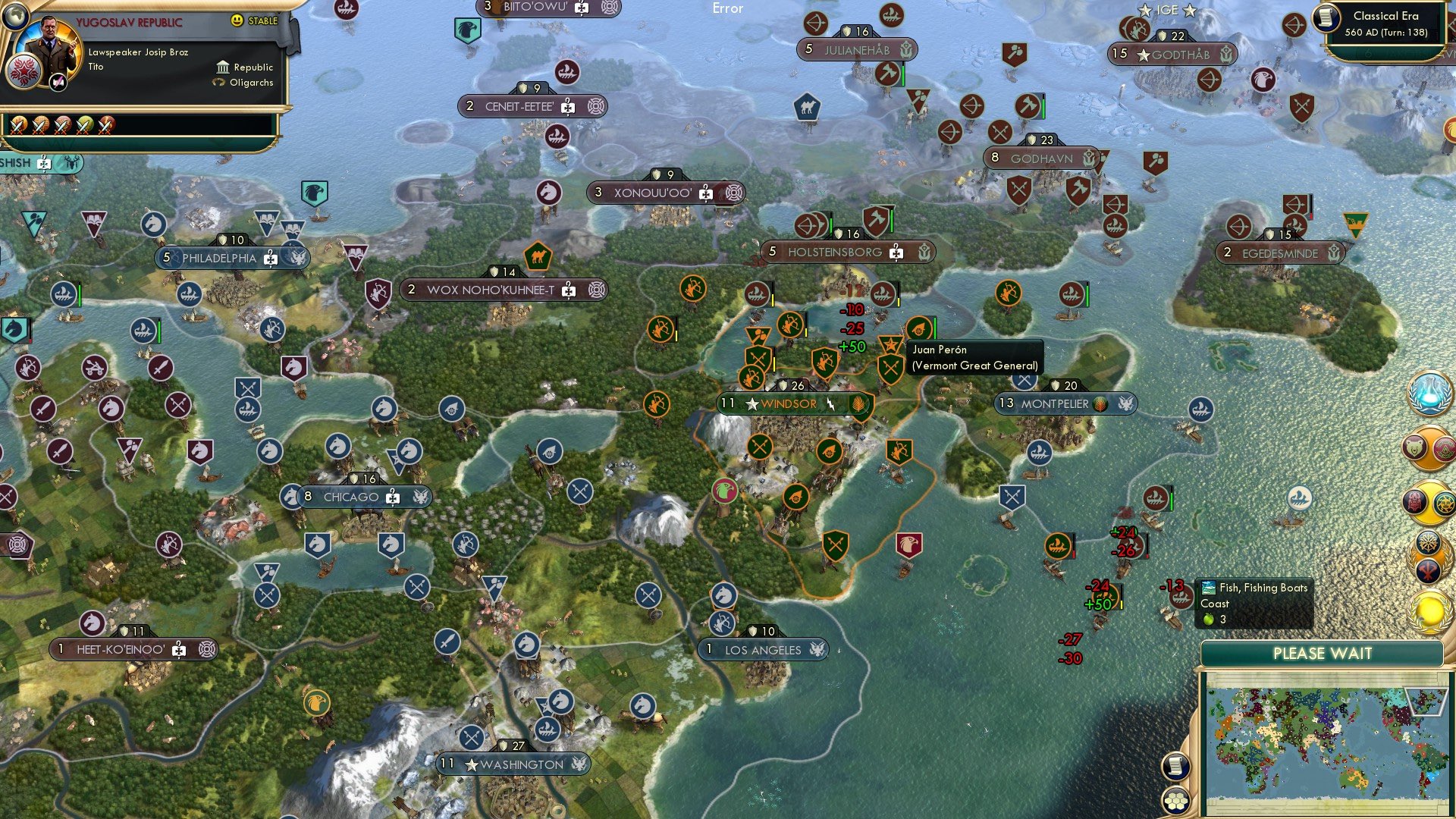
Task: Click the STABLE smiley happiness indicator
Action: click(x=237, y=20)
